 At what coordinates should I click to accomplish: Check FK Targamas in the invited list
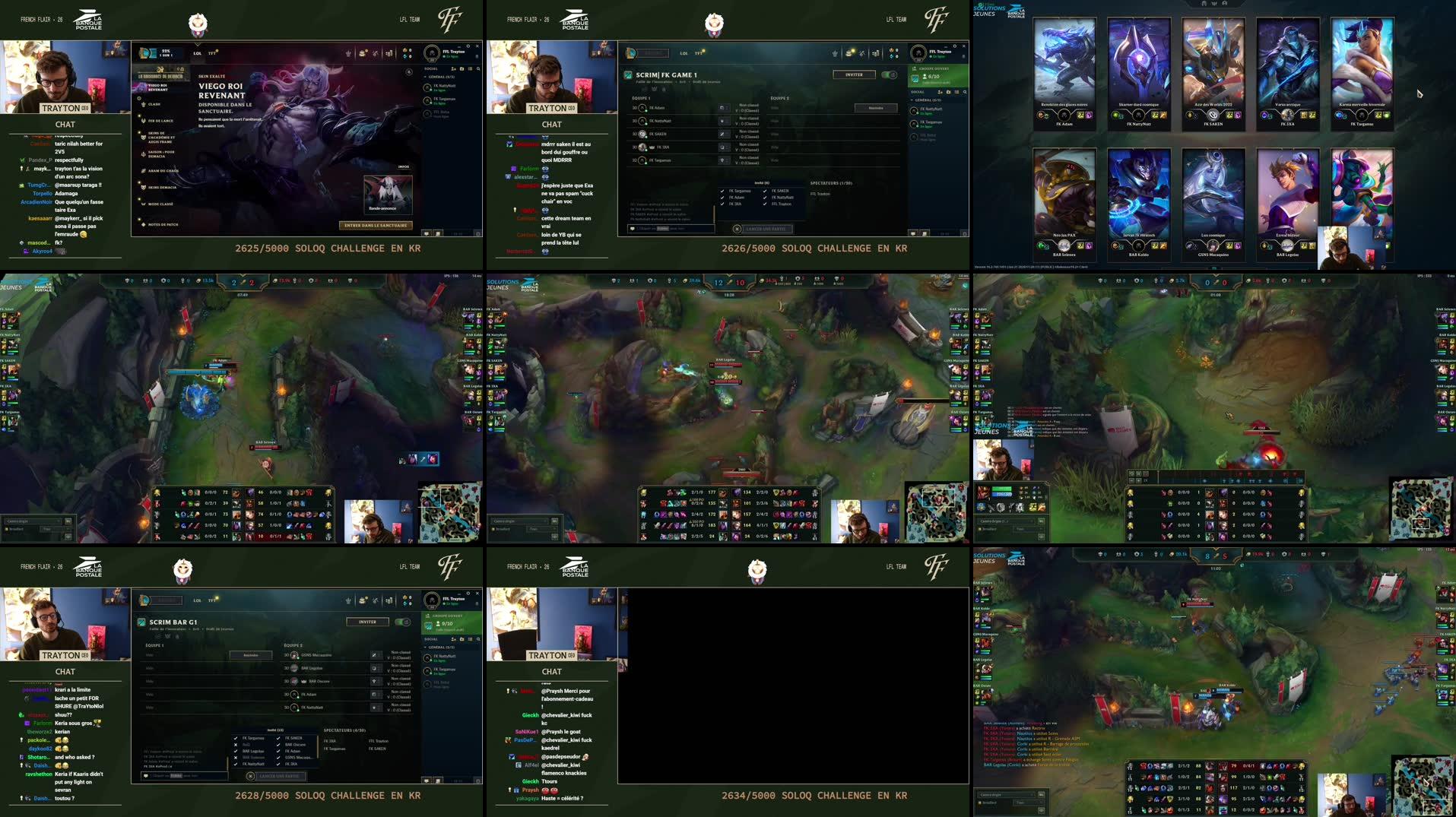pos(722,191)
